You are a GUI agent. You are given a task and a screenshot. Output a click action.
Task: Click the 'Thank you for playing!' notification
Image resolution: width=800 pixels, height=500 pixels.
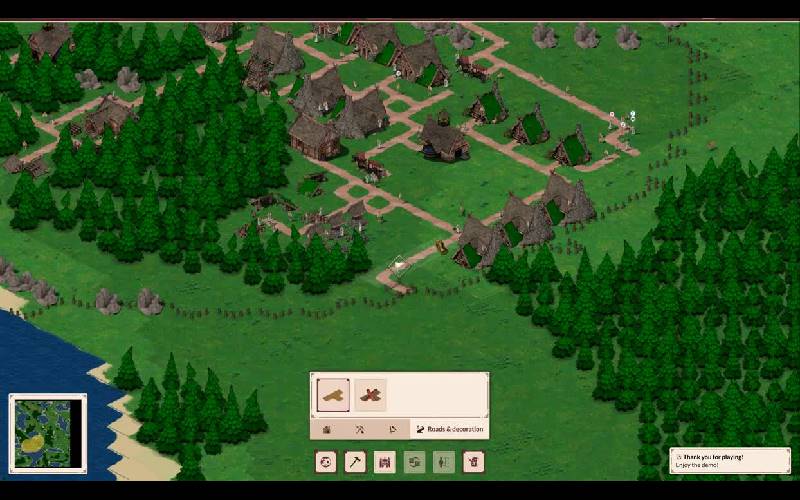coord(730,460)
